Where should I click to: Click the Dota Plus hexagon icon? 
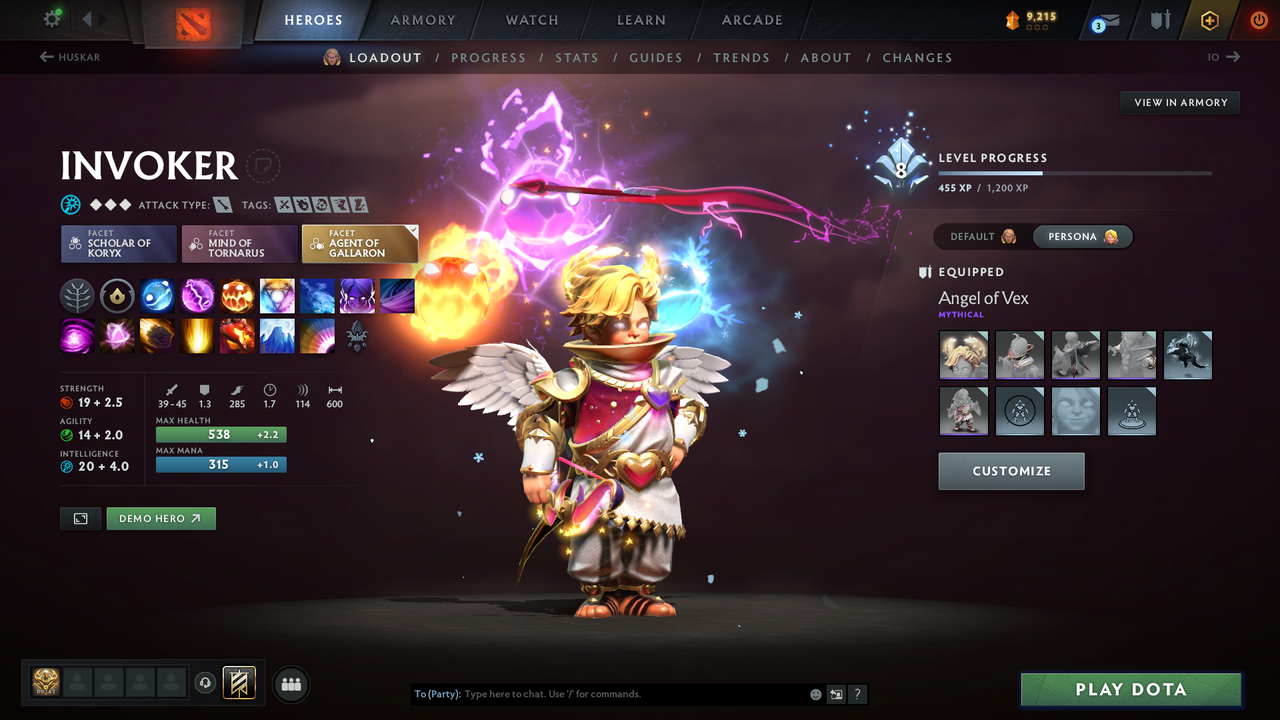tap(1208, 20)
